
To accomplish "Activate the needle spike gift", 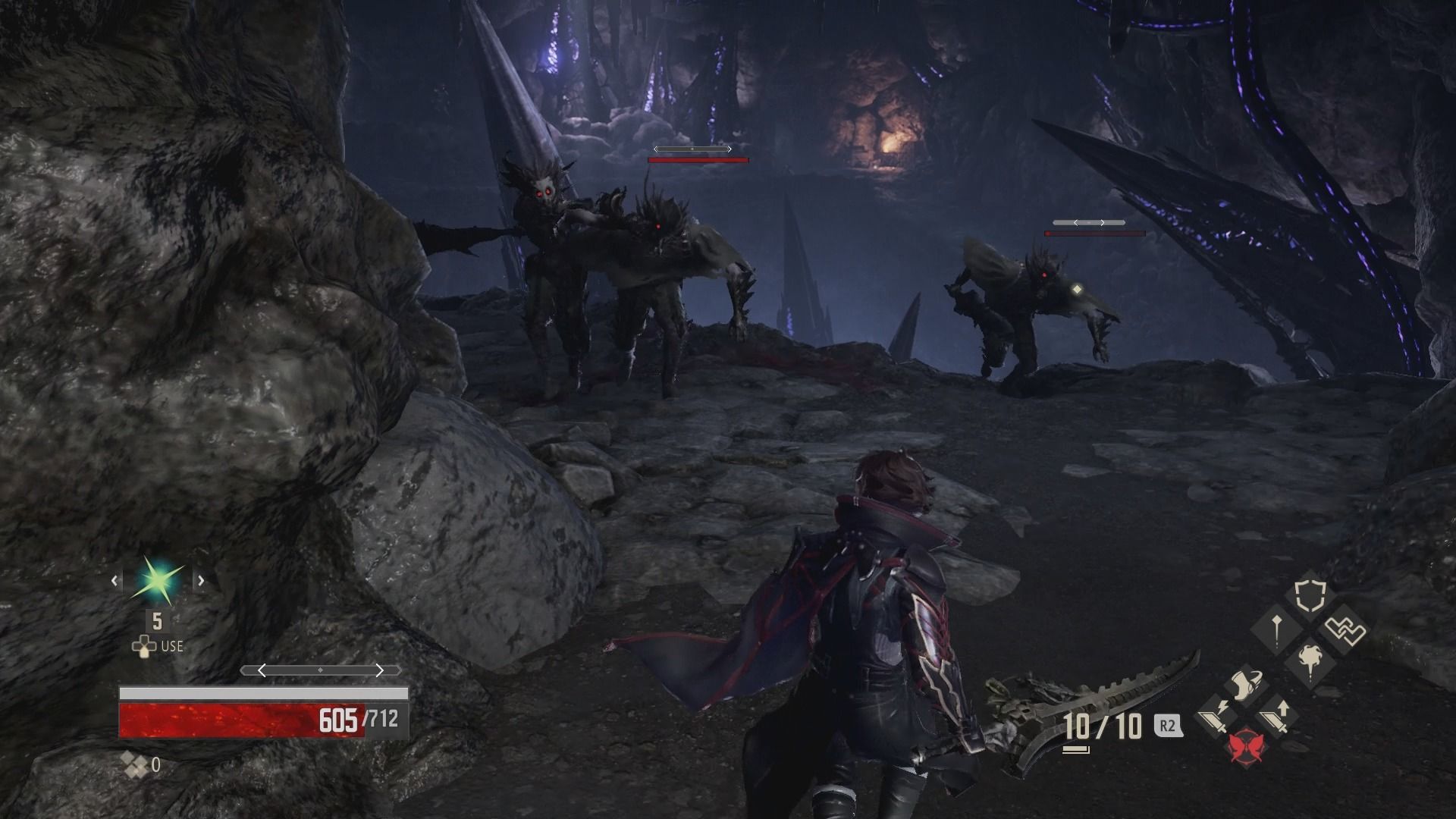I will (1277, 629).
